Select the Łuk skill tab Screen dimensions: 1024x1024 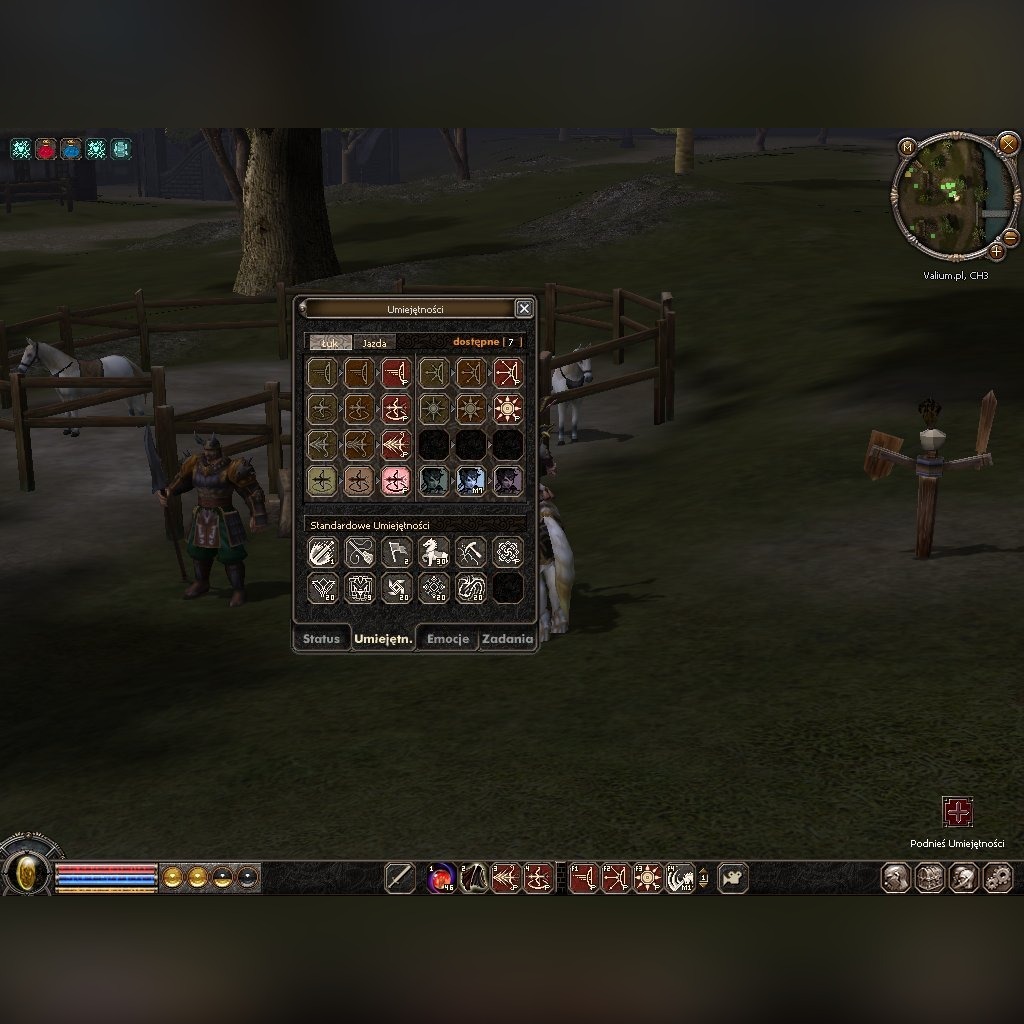pyautogui.click(x=329, y=343)
